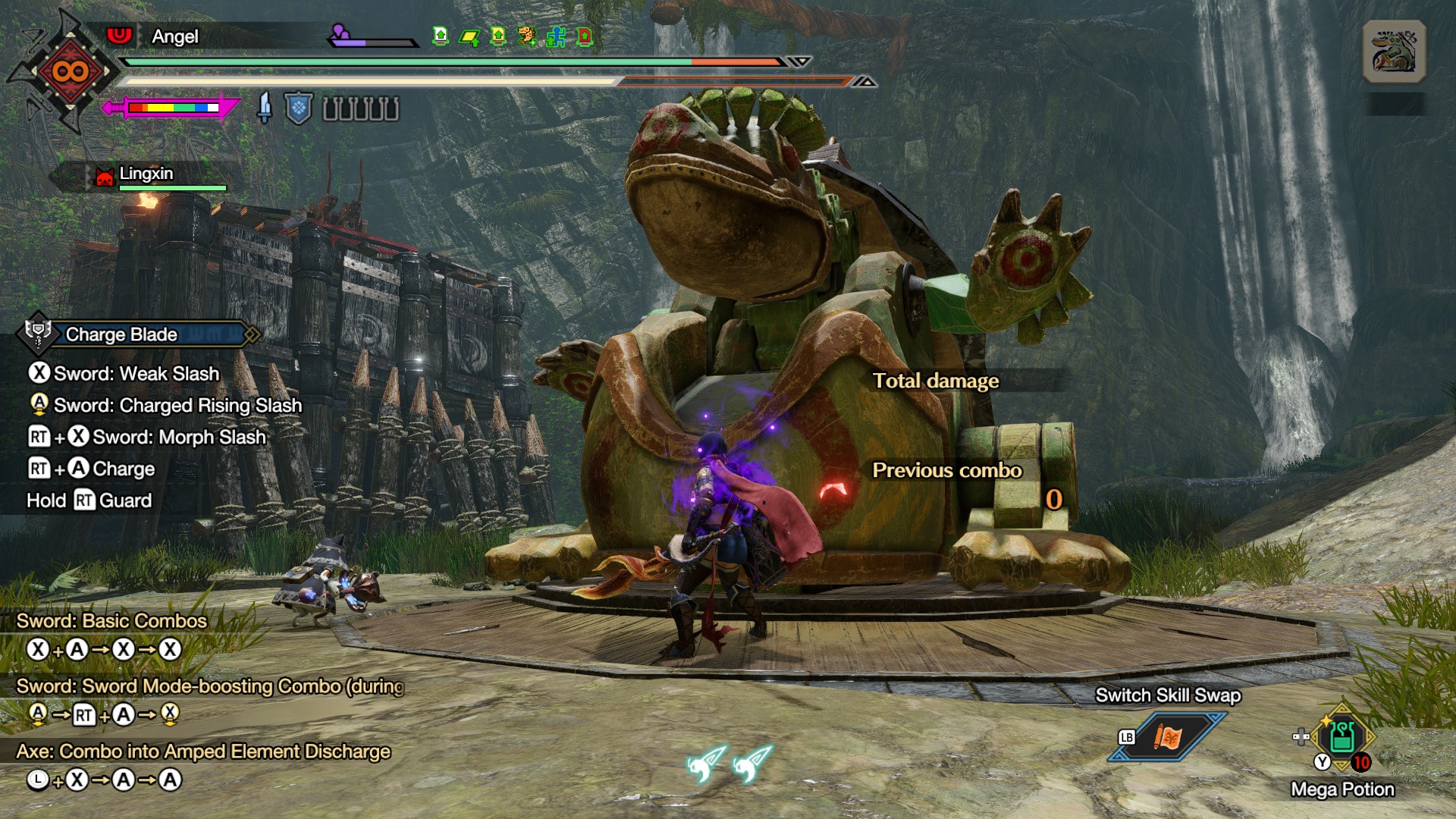Image resolution: width=1456 pixels, height=819 pixels.
Task: Click the blue shield charge icon
Action: pyautogui.click(x=299, y=108)
